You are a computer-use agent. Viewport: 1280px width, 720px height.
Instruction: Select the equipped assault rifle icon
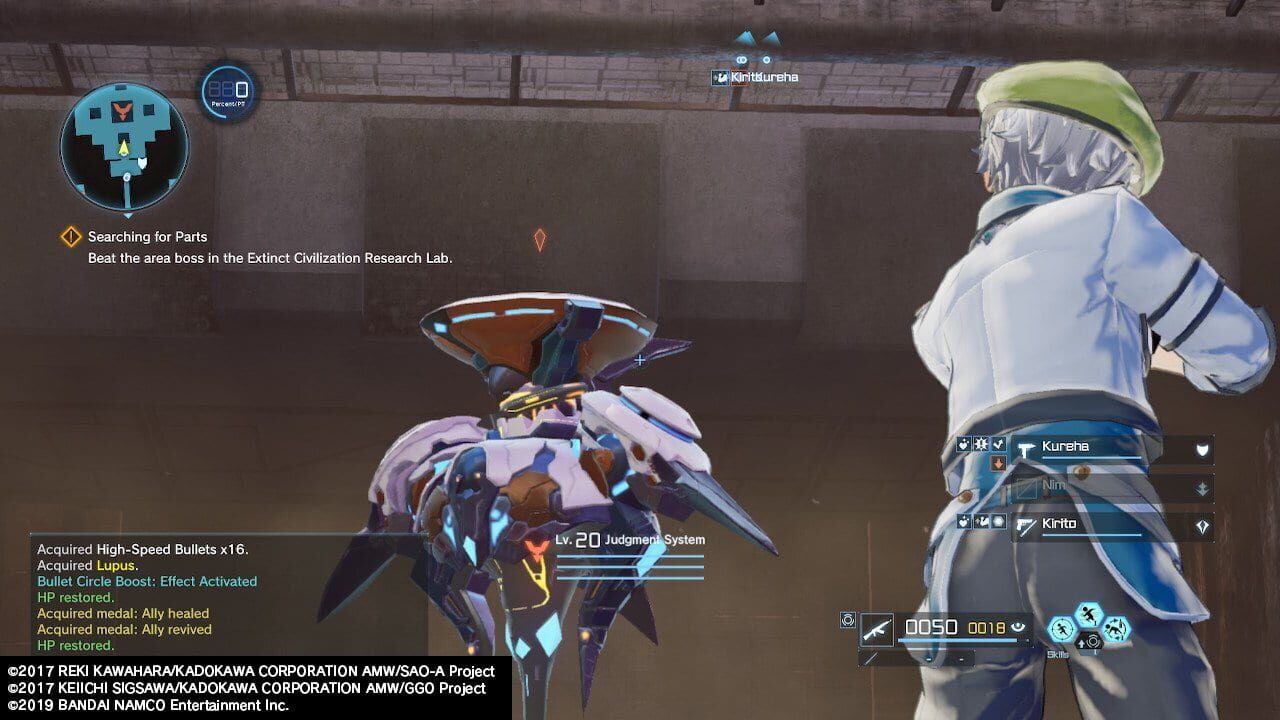[x=877, y=628]
